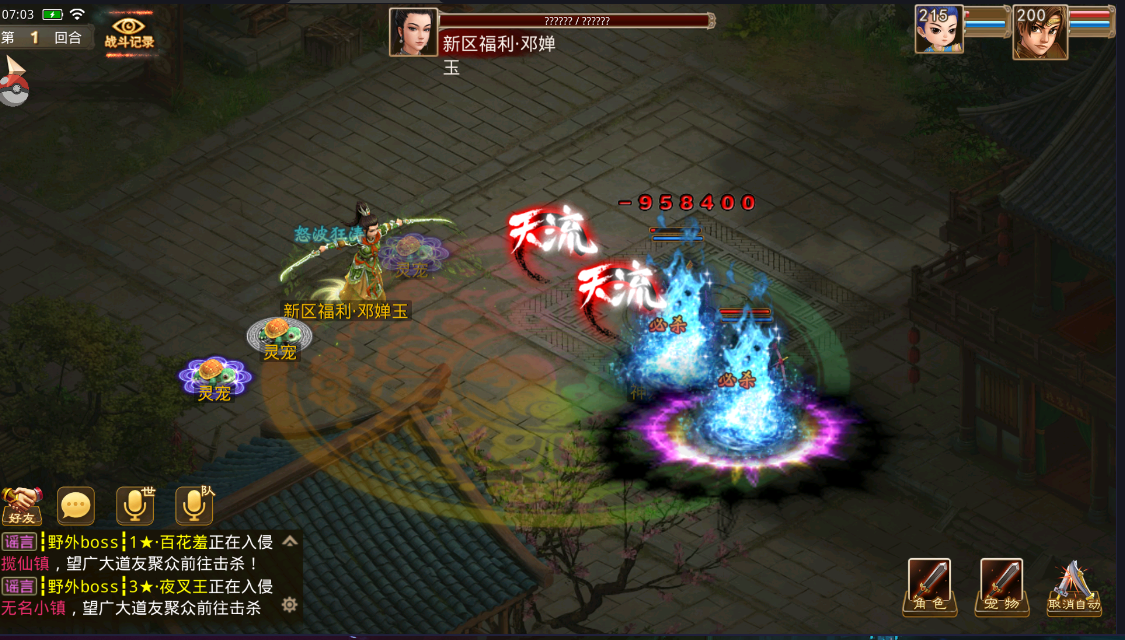Open chat settings via the gear icon
This screenshot has width=1125, height=640.
click(x=290, y=604)
